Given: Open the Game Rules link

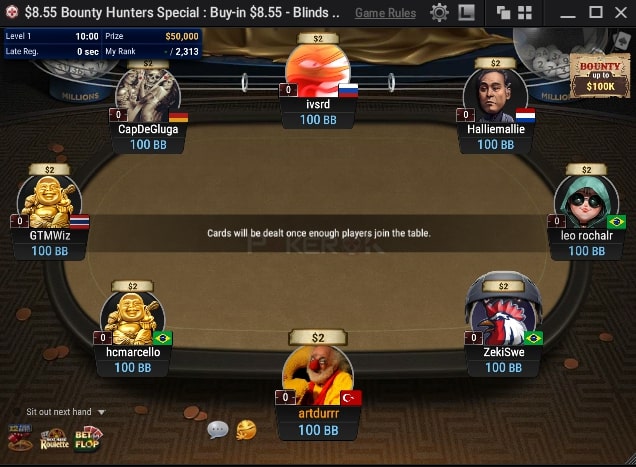Looking at the screenshot, I should click(385, 13).
